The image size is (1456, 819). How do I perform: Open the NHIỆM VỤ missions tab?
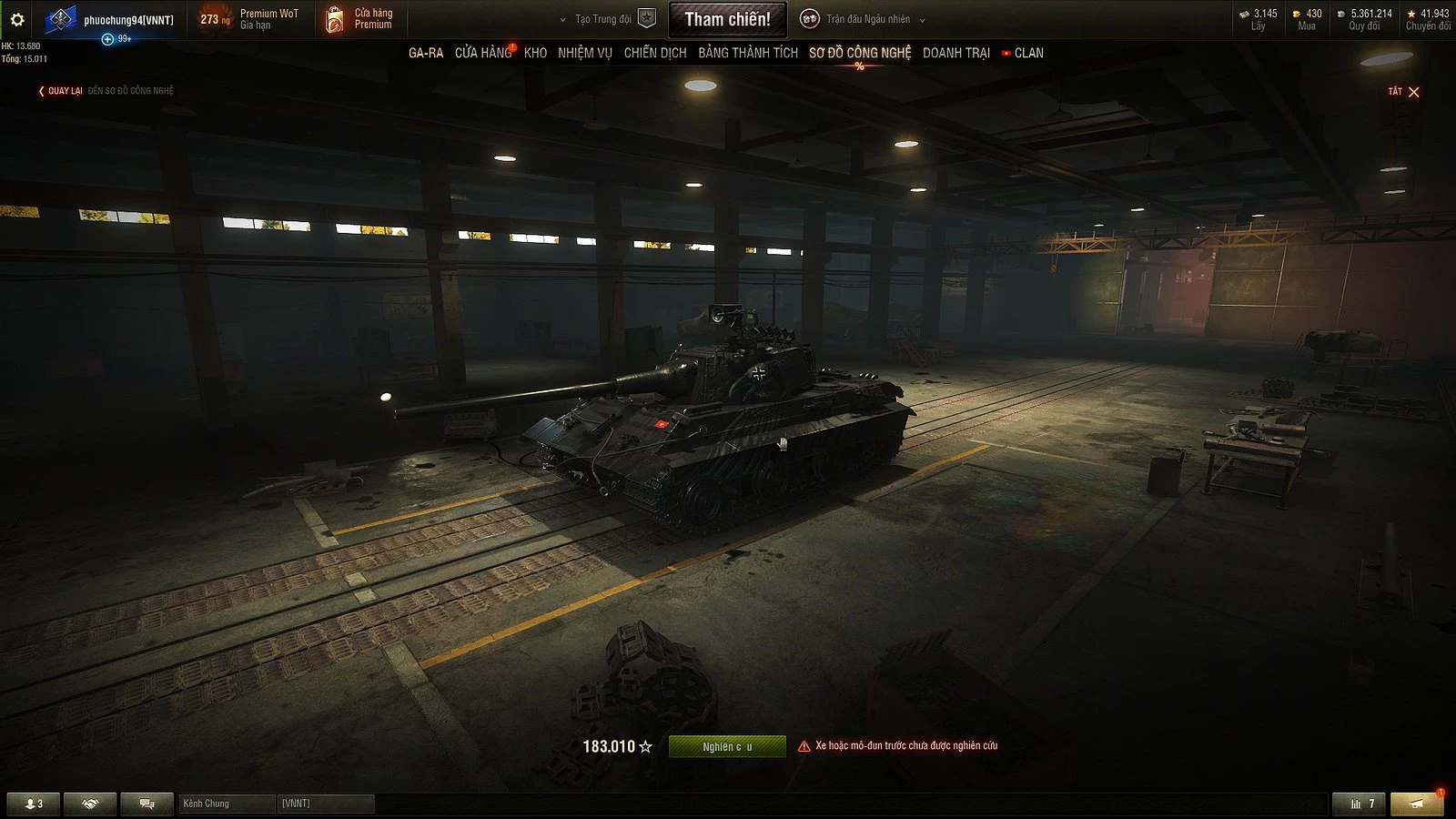pos(583,53)
